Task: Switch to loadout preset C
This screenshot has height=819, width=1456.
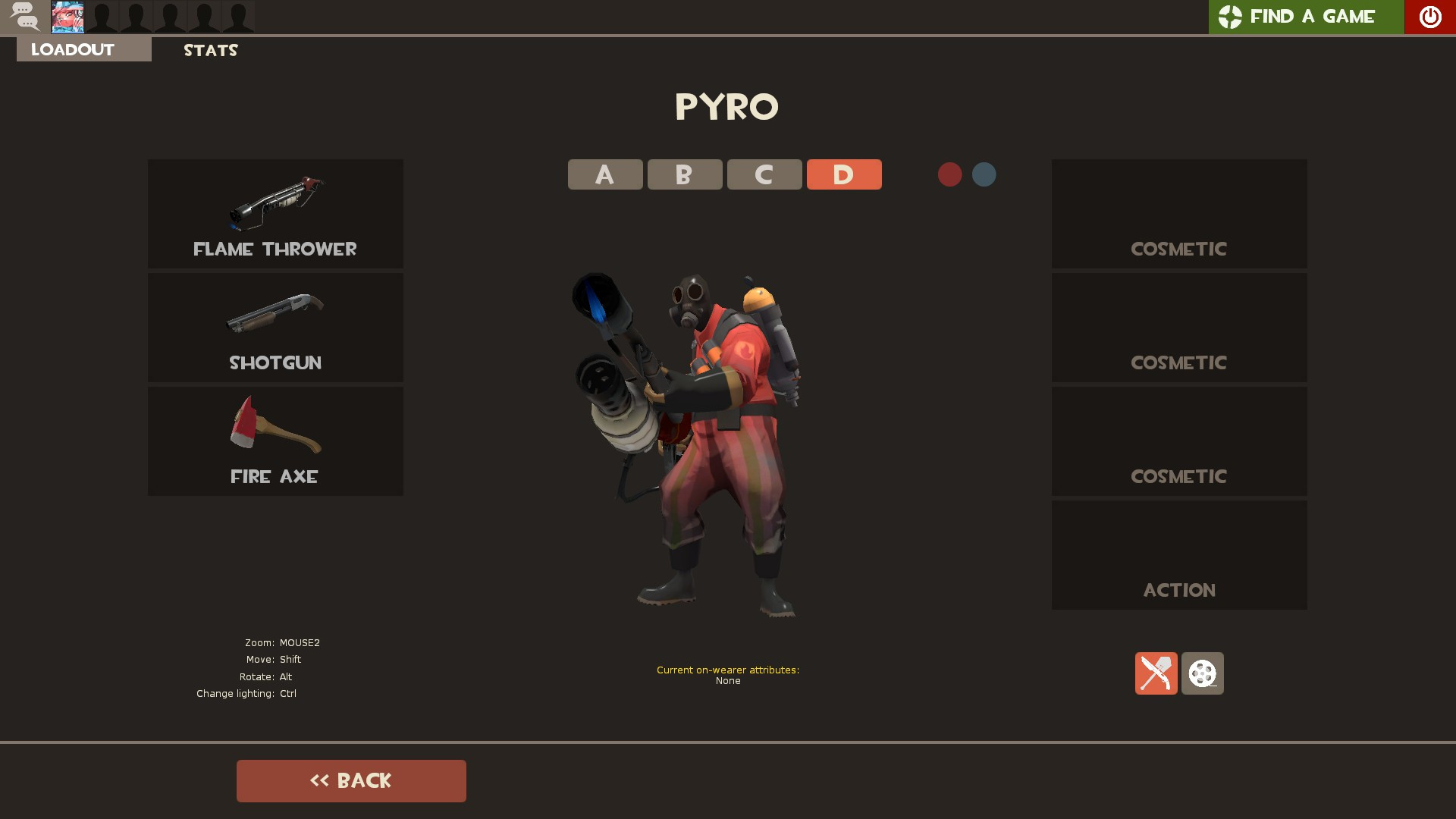Action: click(764, 174)
